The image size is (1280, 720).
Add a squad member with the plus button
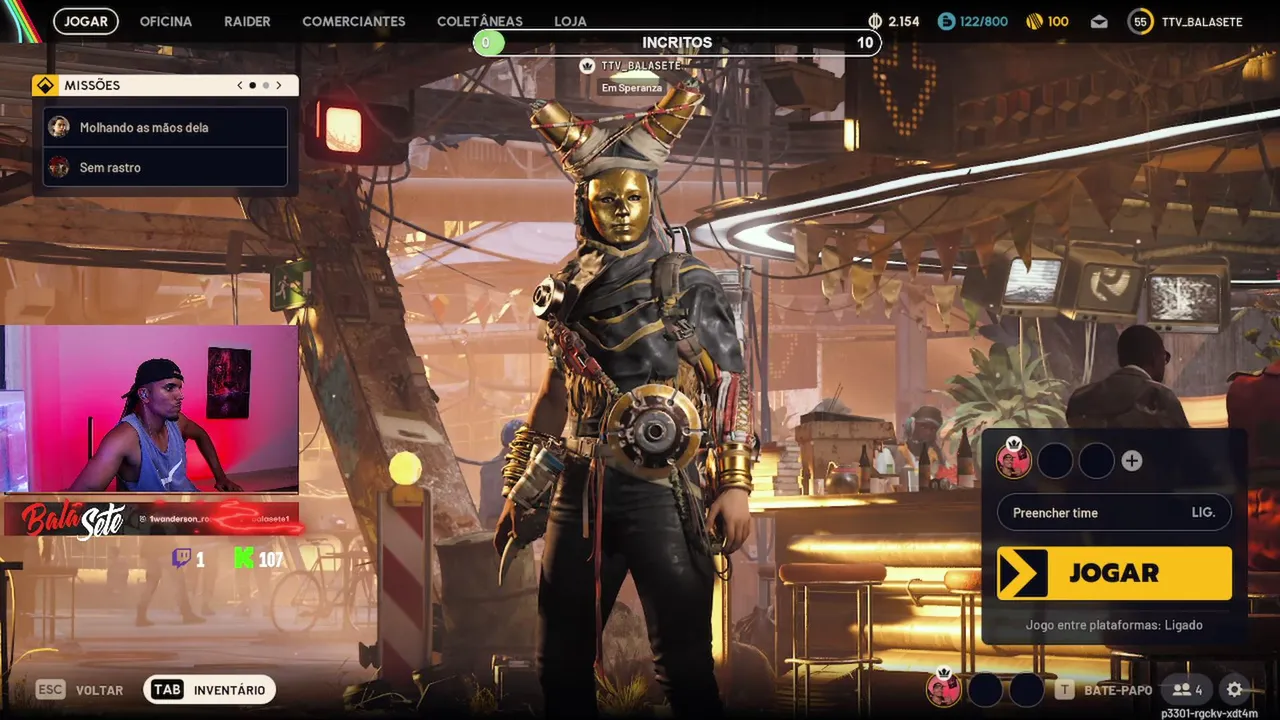point(1132,461)
